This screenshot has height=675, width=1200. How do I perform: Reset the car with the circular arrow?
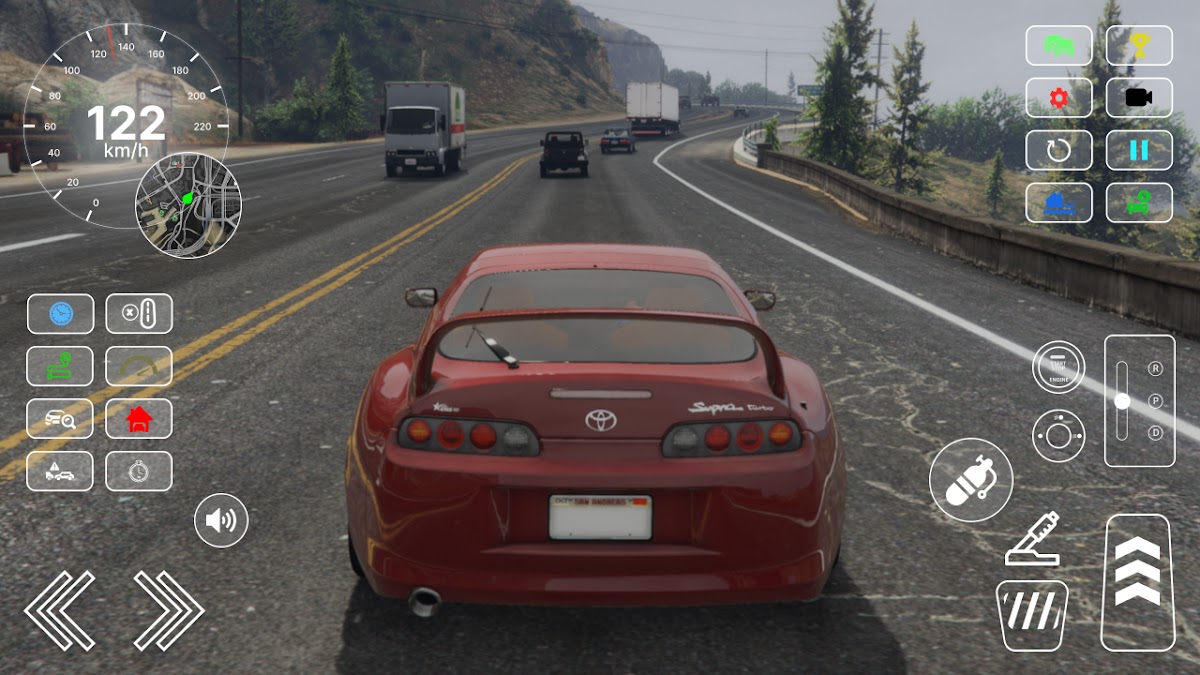pos(1058,150)
